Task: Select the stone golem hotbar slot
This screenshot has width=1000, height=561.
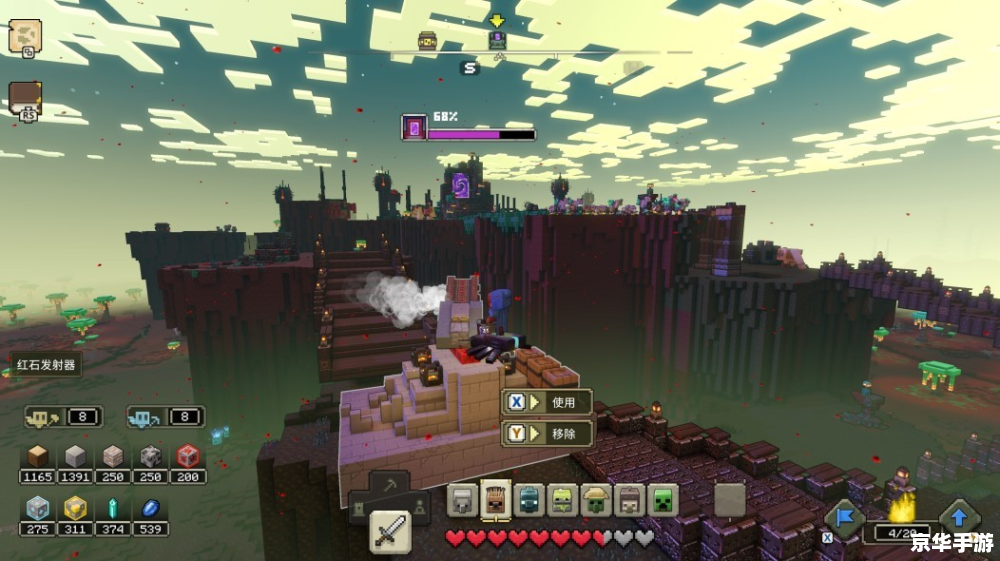Action: (462, 499)
